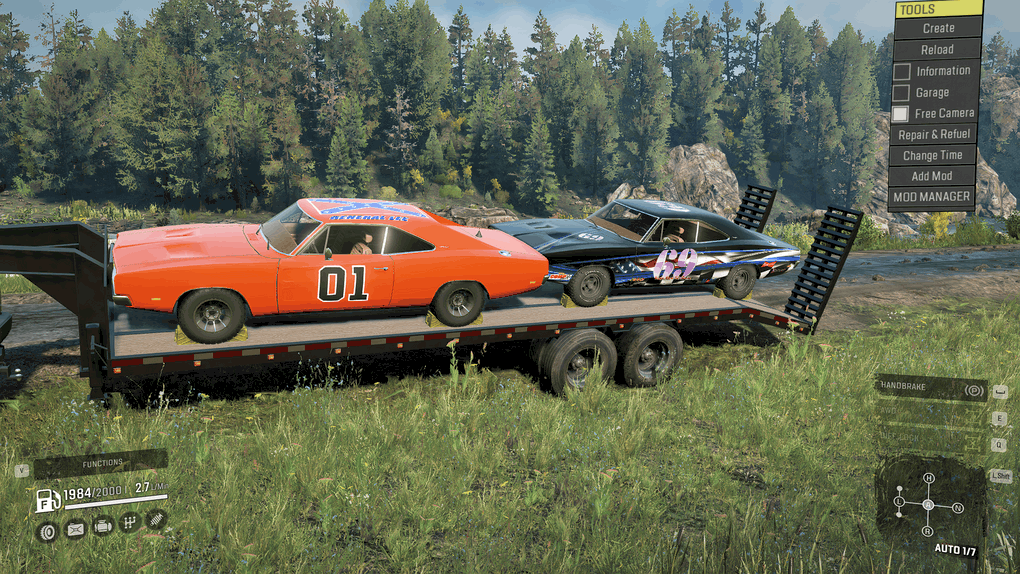Click the Create button in Tools
Viewport: 1020px width, 574px height.
coord(937,28)
